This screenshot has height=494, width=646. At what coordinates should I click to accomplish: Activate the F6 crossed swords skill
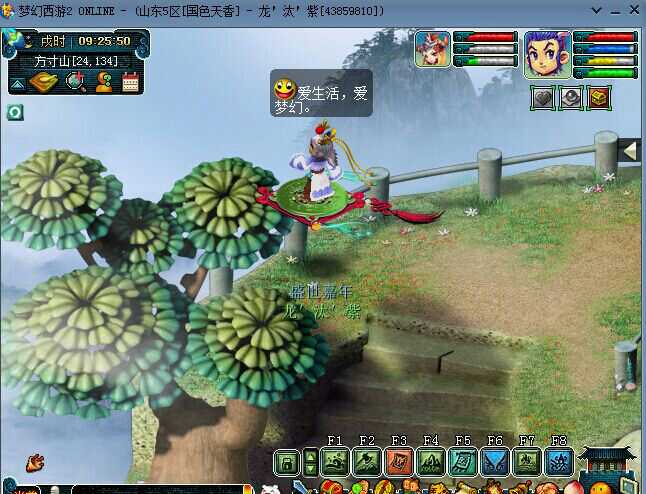tap(495, 462)
